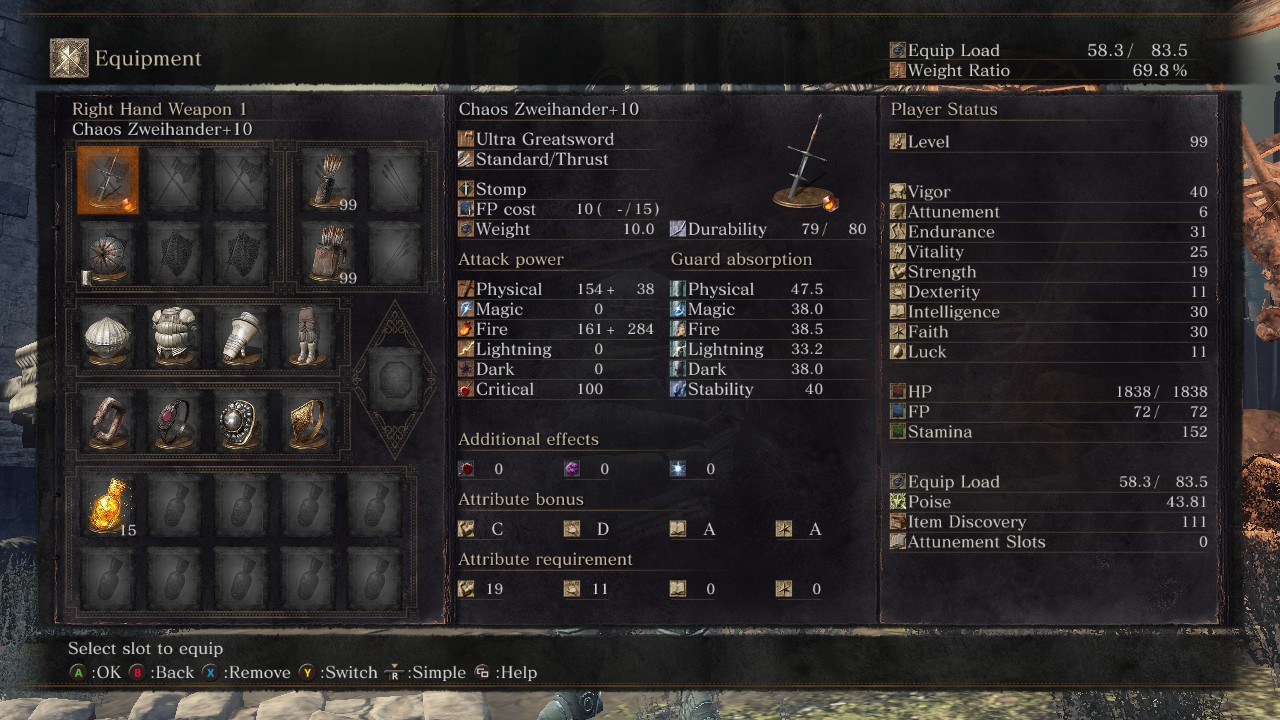Select the Chaos Zweihander weapon slot
The height and width of the screenshot is (720, 1280).
tap(108, 180)
